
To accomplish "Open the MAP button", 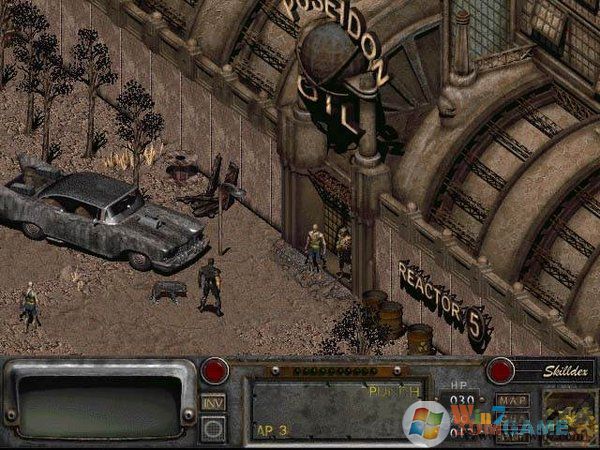I will 514,402.
